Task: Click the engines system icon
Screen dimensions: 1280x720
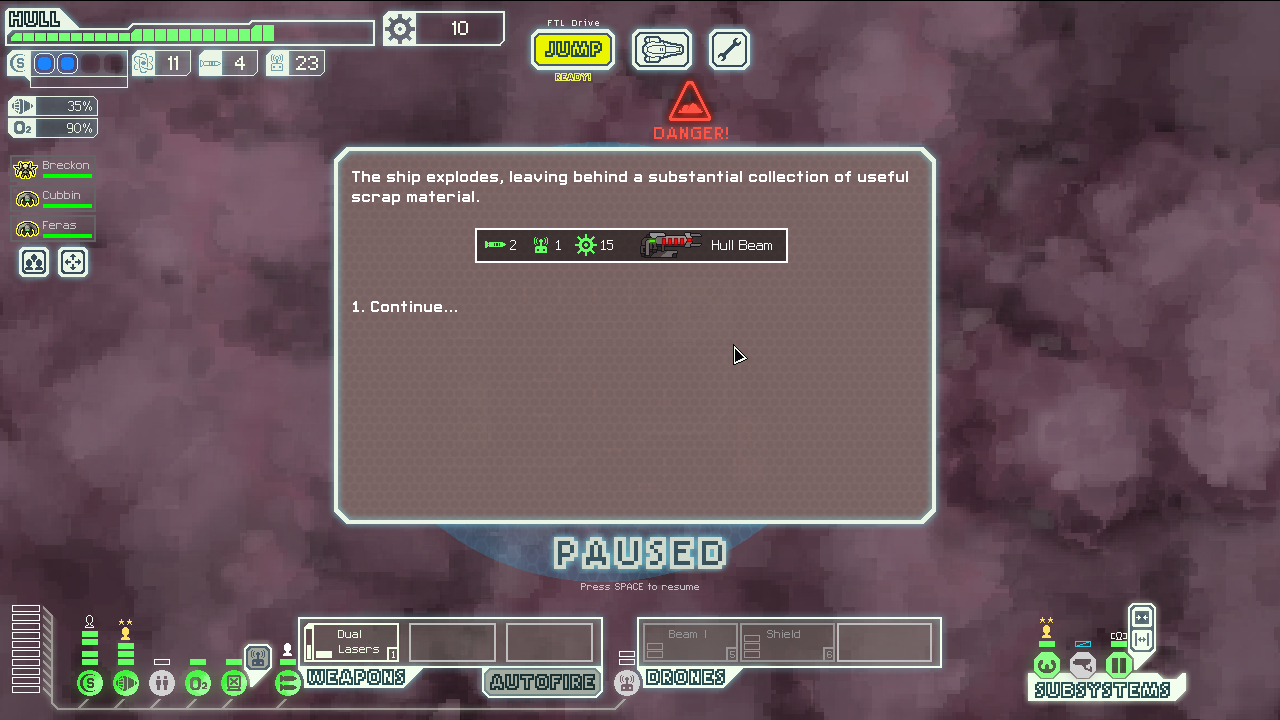Action: tap(126, 684)
